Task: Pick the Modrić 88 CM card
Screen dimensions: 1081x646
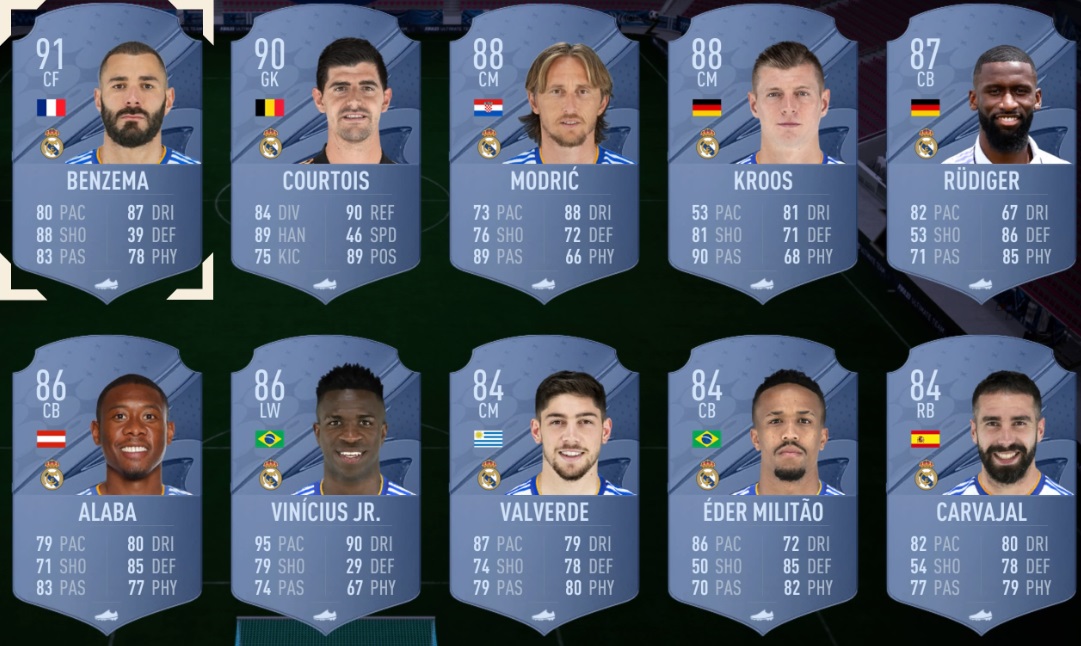Action: coord(545,150)
